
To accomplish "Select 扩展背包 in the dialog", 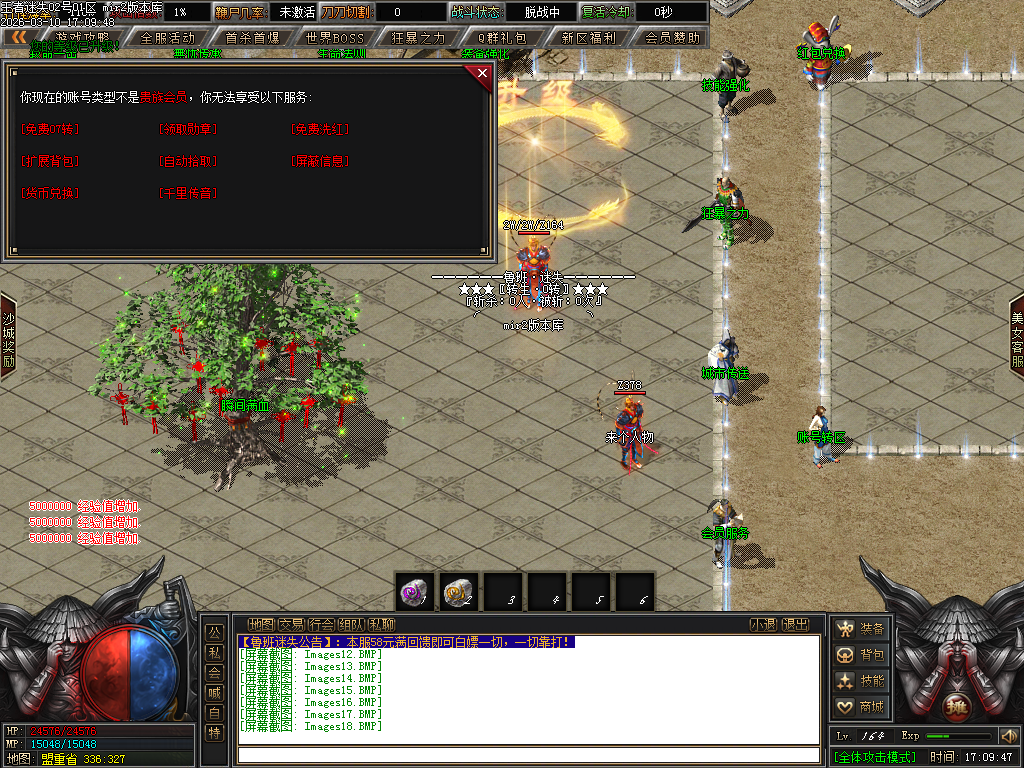I will pos(49,161).
